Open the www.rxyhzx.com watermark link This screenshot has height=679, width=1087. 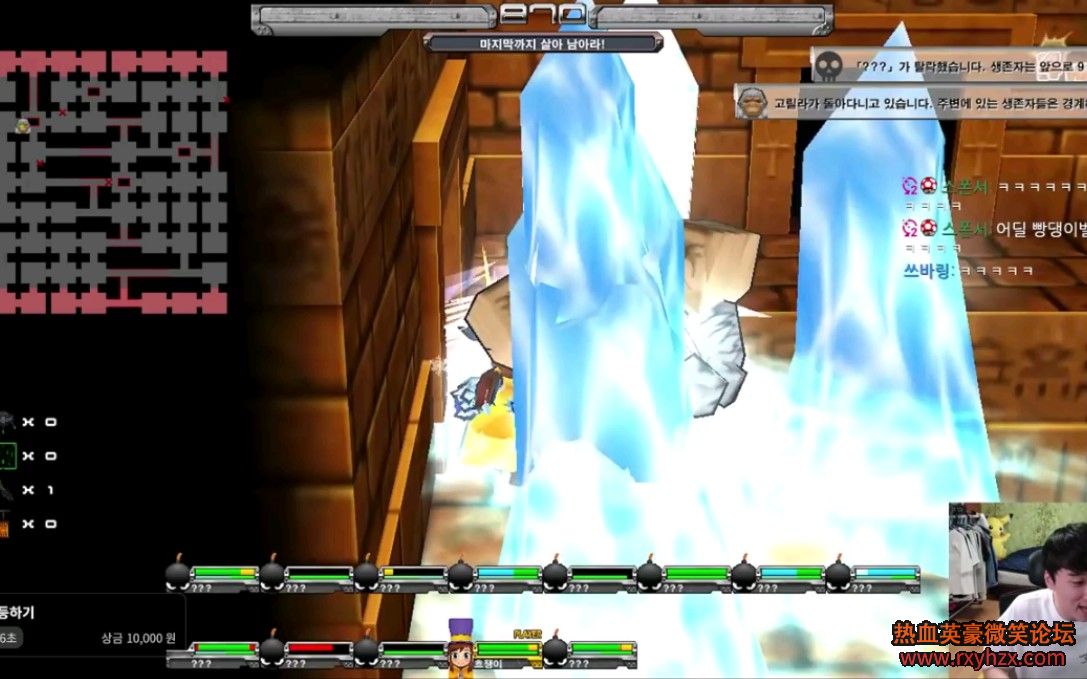[982, 658]
